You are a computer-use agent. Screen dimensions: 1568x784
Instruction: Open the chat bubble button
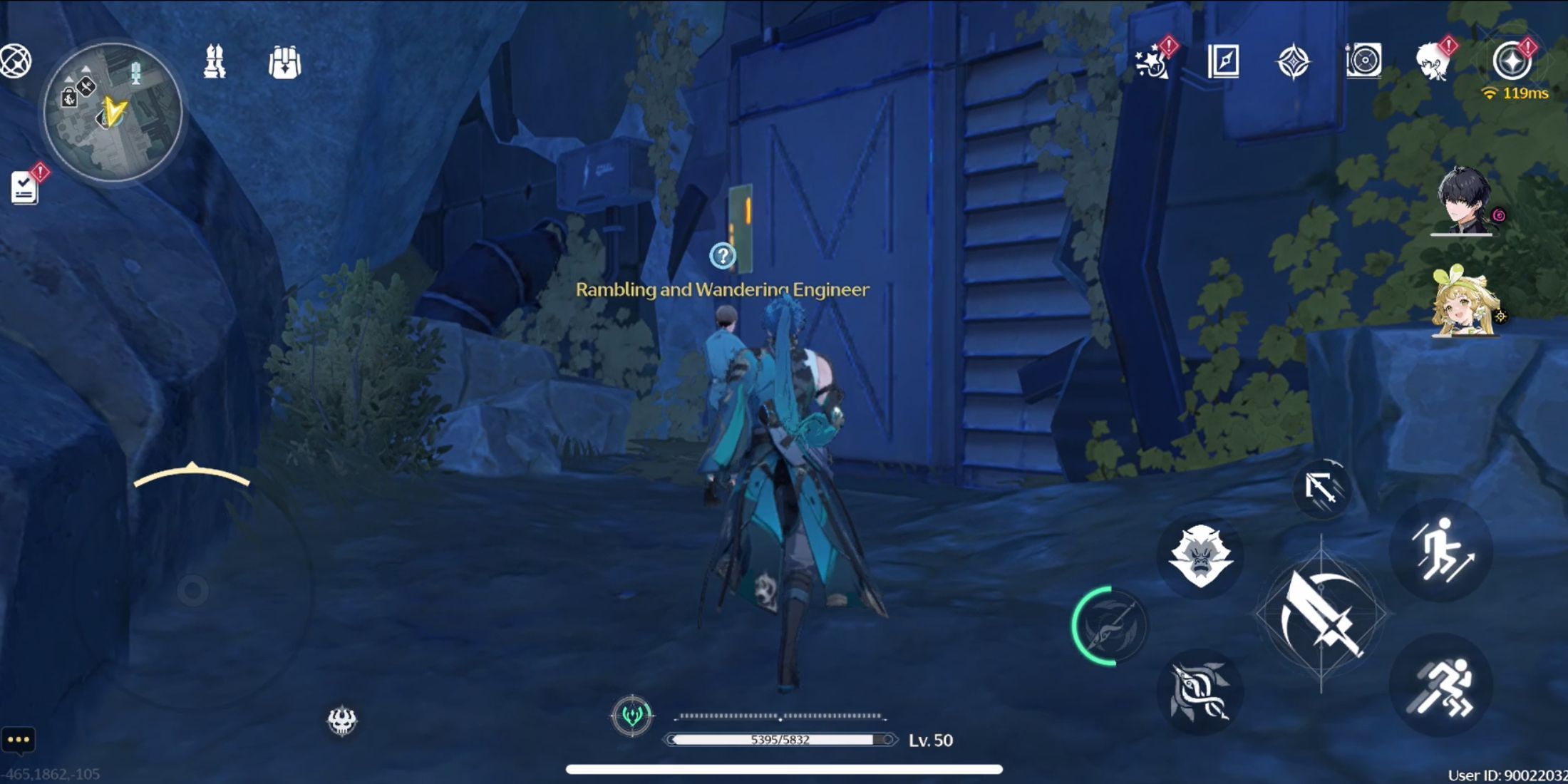click(x=19, y=740)
